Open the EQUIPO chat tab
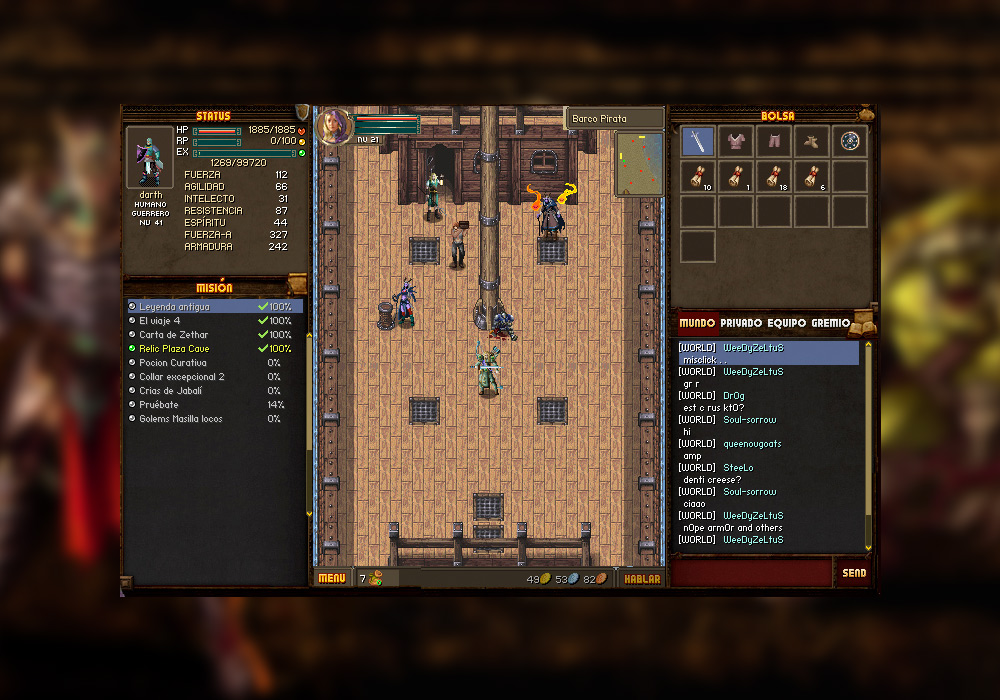This screenshot has height=700, width=1000. 787,323
